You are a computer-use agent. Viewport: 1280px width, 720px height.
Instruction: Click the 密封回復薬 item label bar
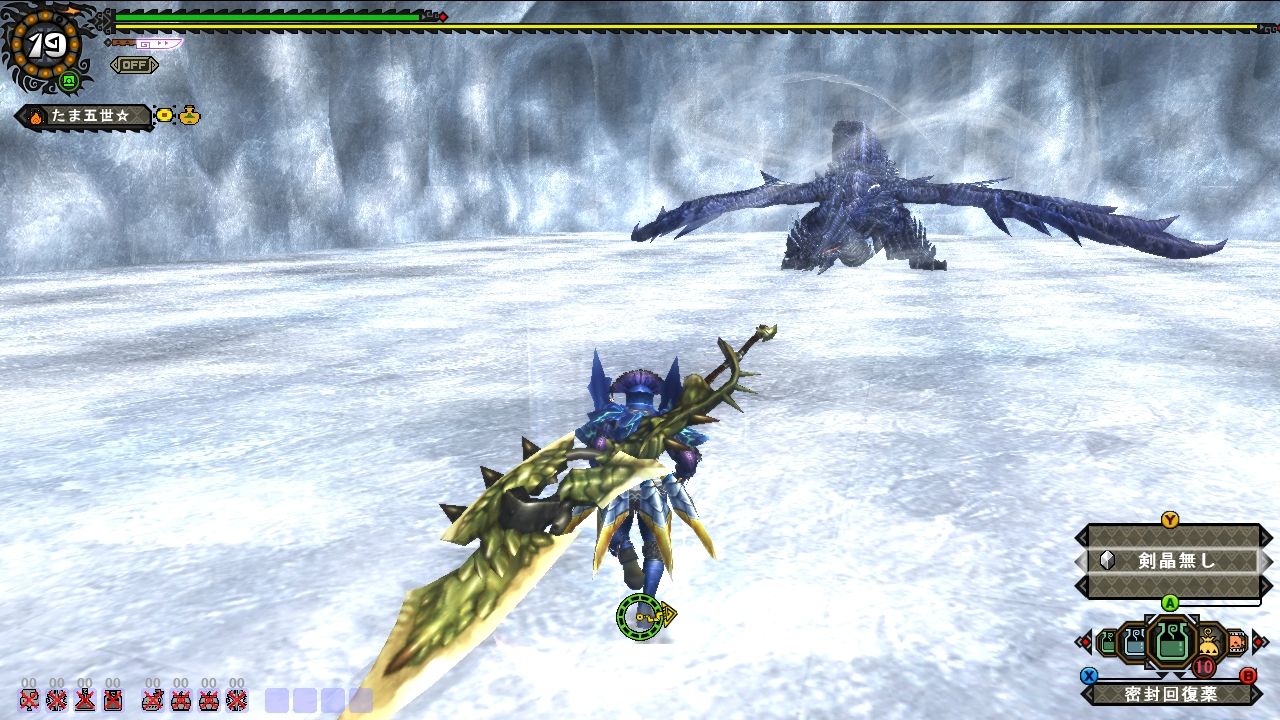1171,693
